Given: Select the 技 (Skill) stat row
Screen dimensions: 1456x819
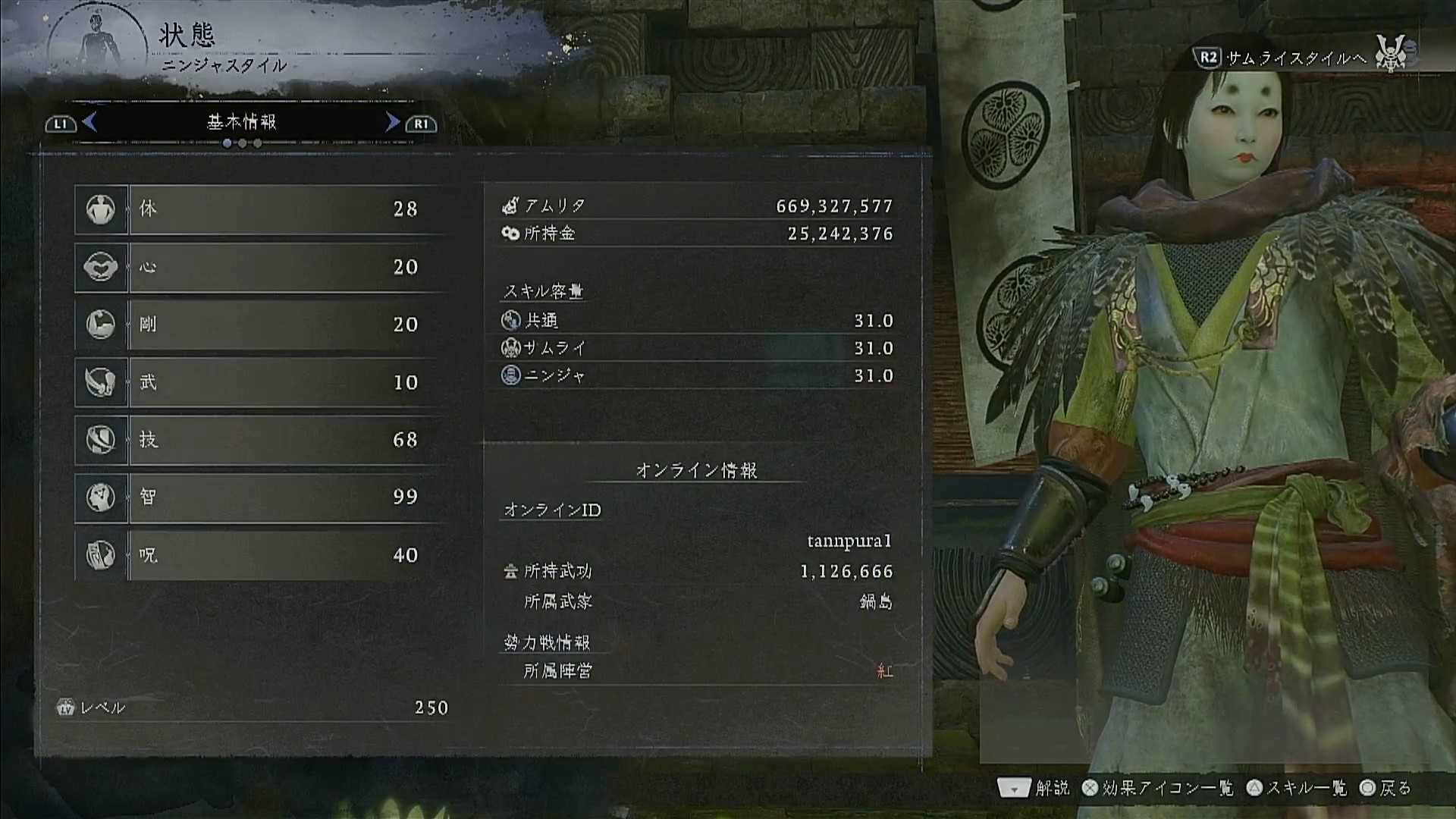Looking at the screenshot, I should point(258,440).
